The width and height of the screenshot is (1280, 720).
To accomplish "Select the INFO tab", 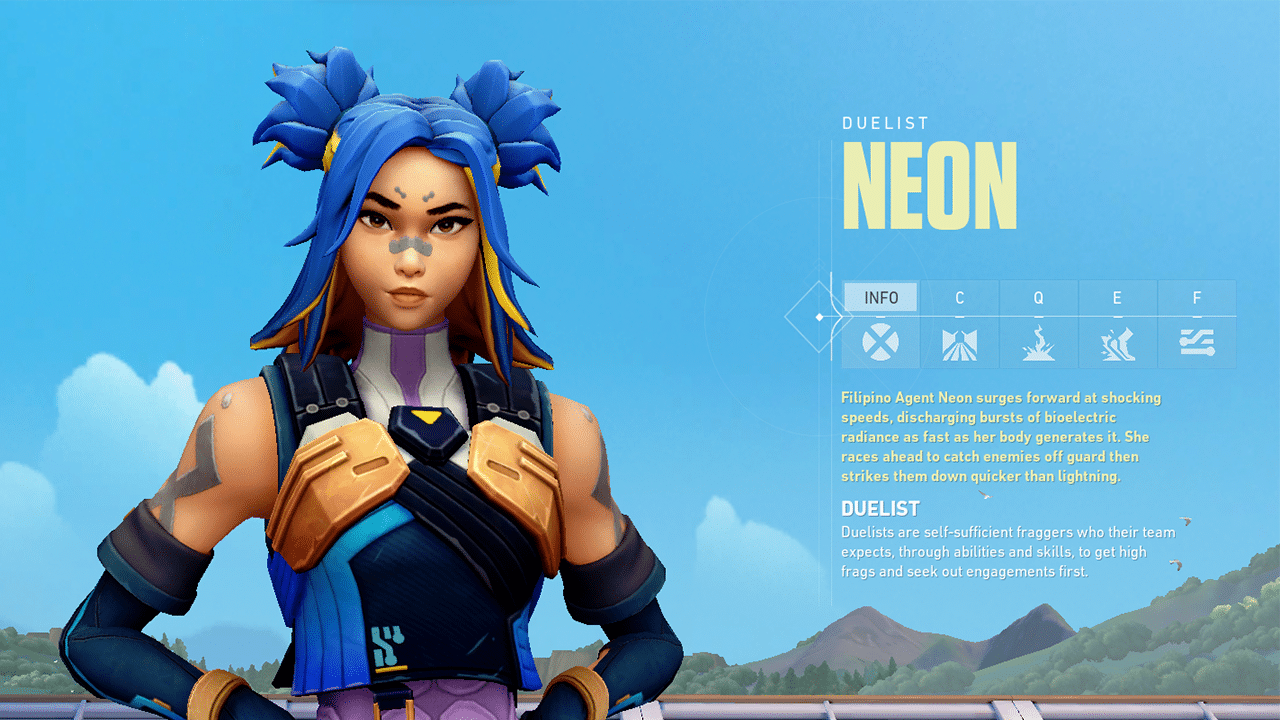I will coord(881,297).
